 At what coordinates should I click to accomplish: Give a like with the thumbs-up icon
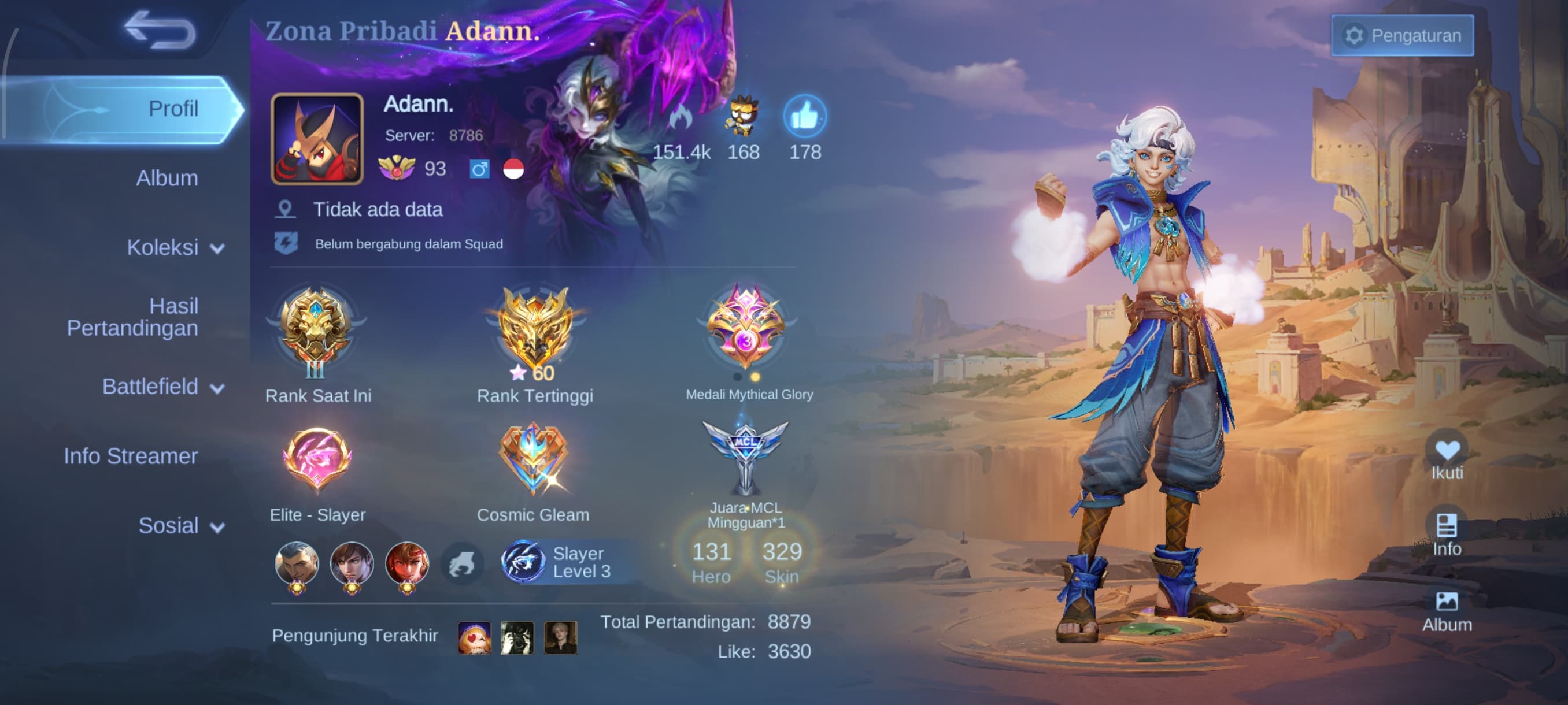click(x=805, y=116)
